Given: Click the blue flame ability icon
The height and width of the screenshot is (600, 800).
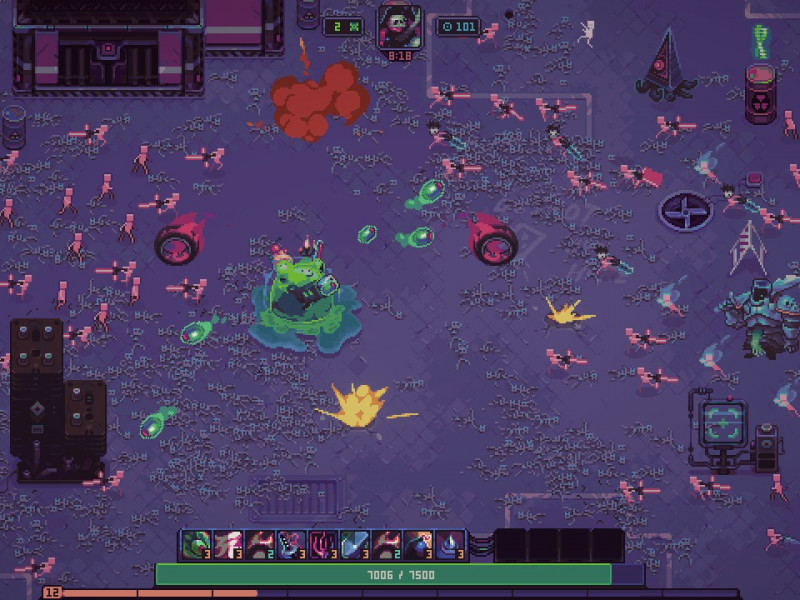Looking at the screenshot, I should point(449,544).
